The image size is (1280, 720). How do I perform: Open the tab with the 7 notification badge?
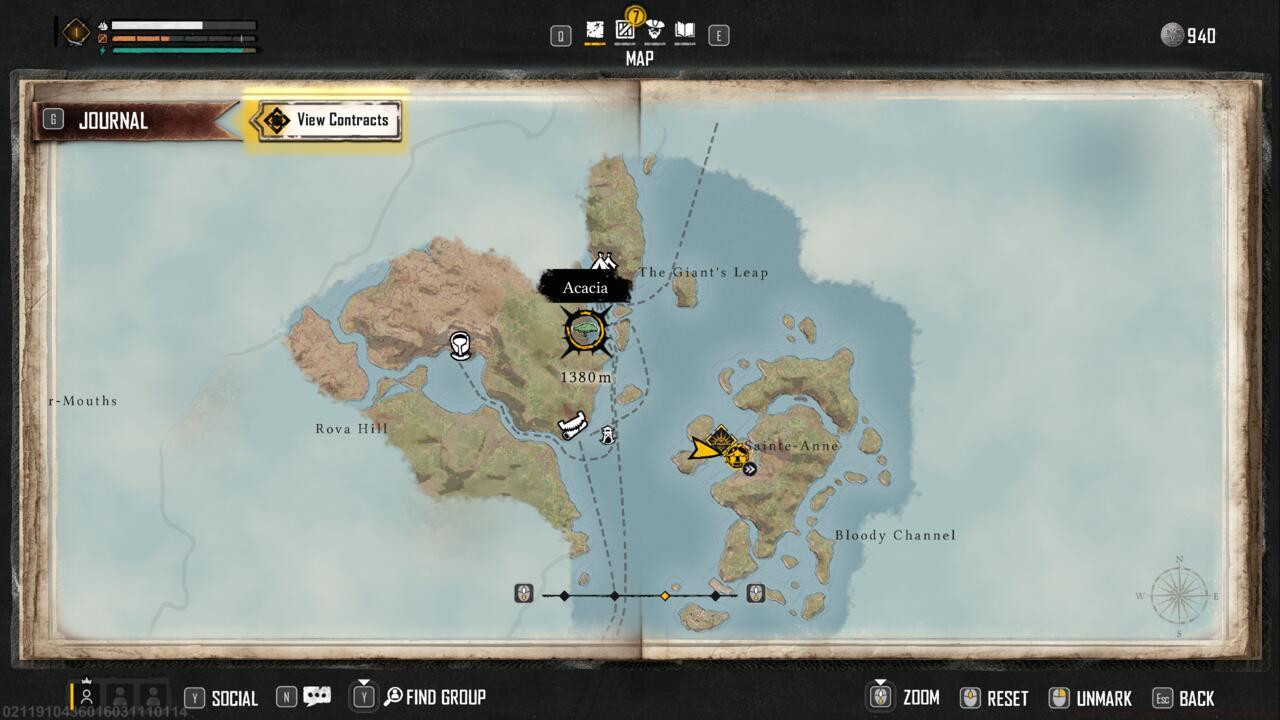(625, 30)
